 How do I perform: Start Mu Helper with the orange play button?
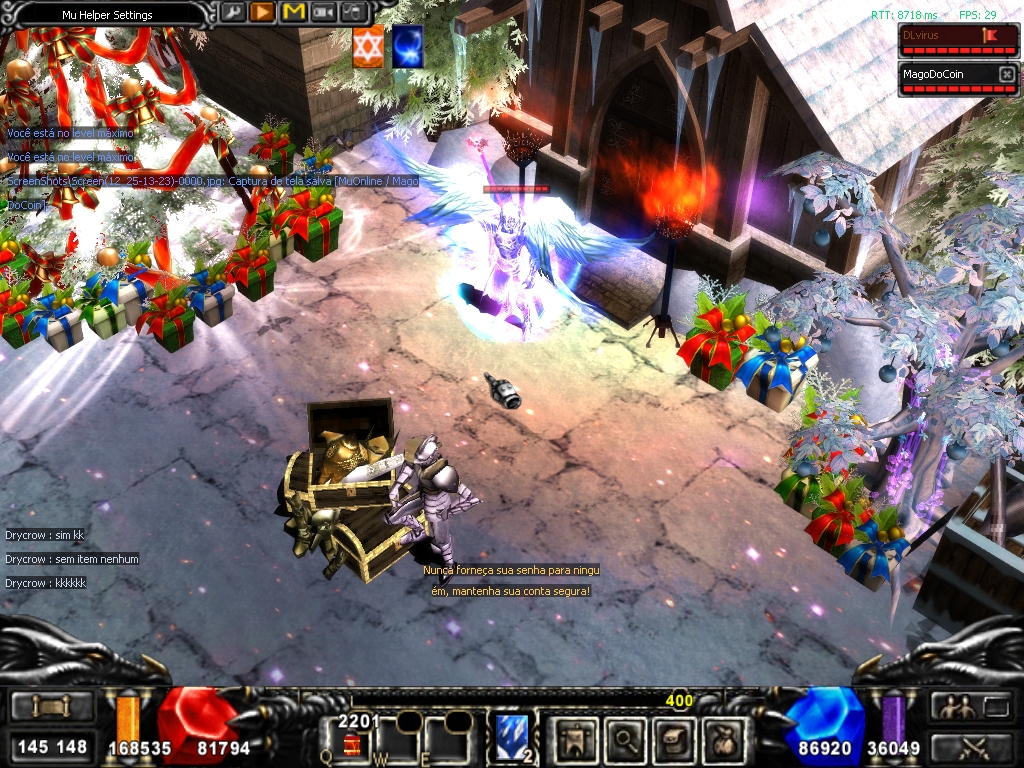[x=263, y=13]
